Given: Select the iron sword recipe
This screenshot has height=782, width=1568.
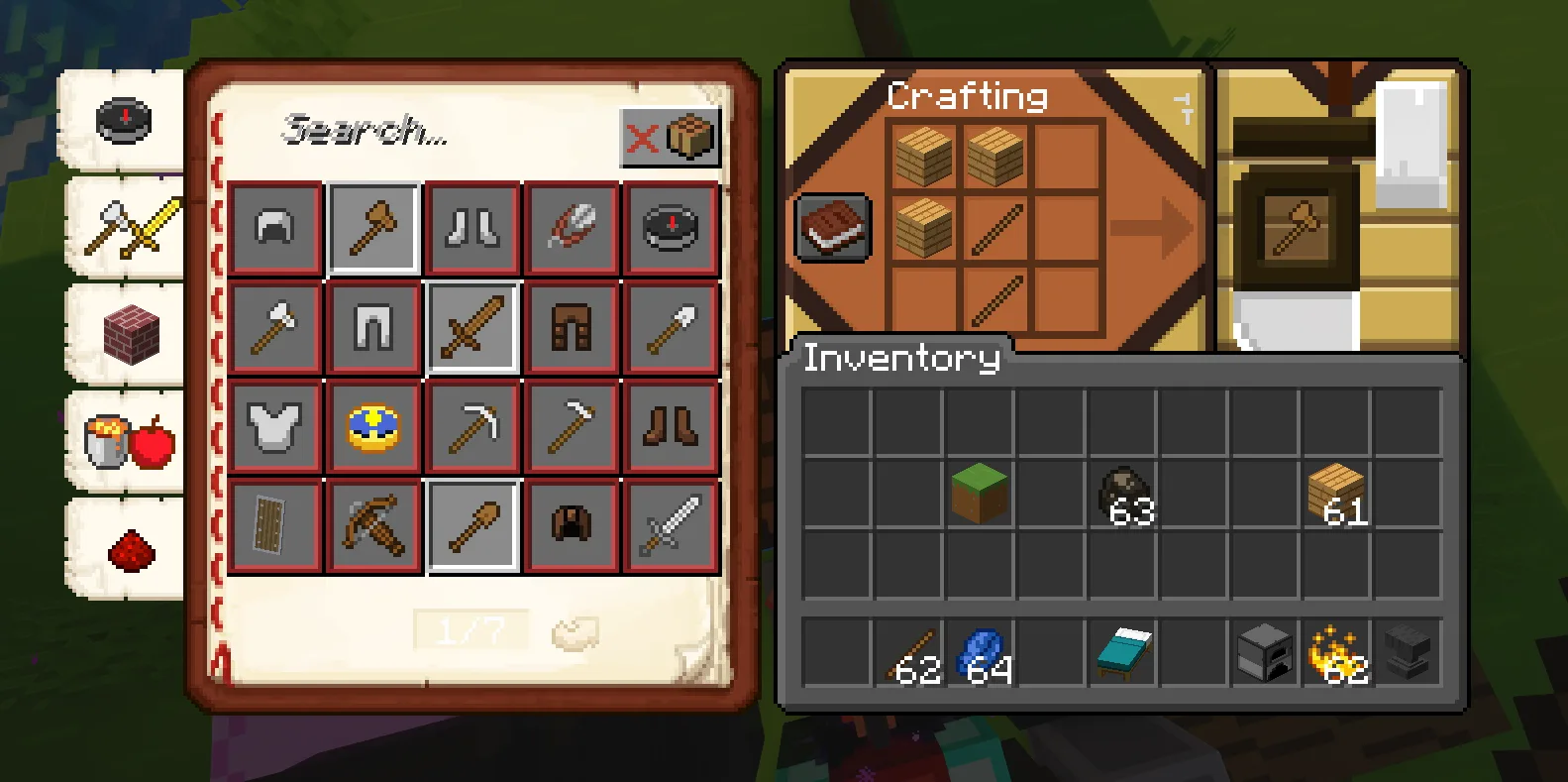Looking at the screenshot, I should (671, 525).
